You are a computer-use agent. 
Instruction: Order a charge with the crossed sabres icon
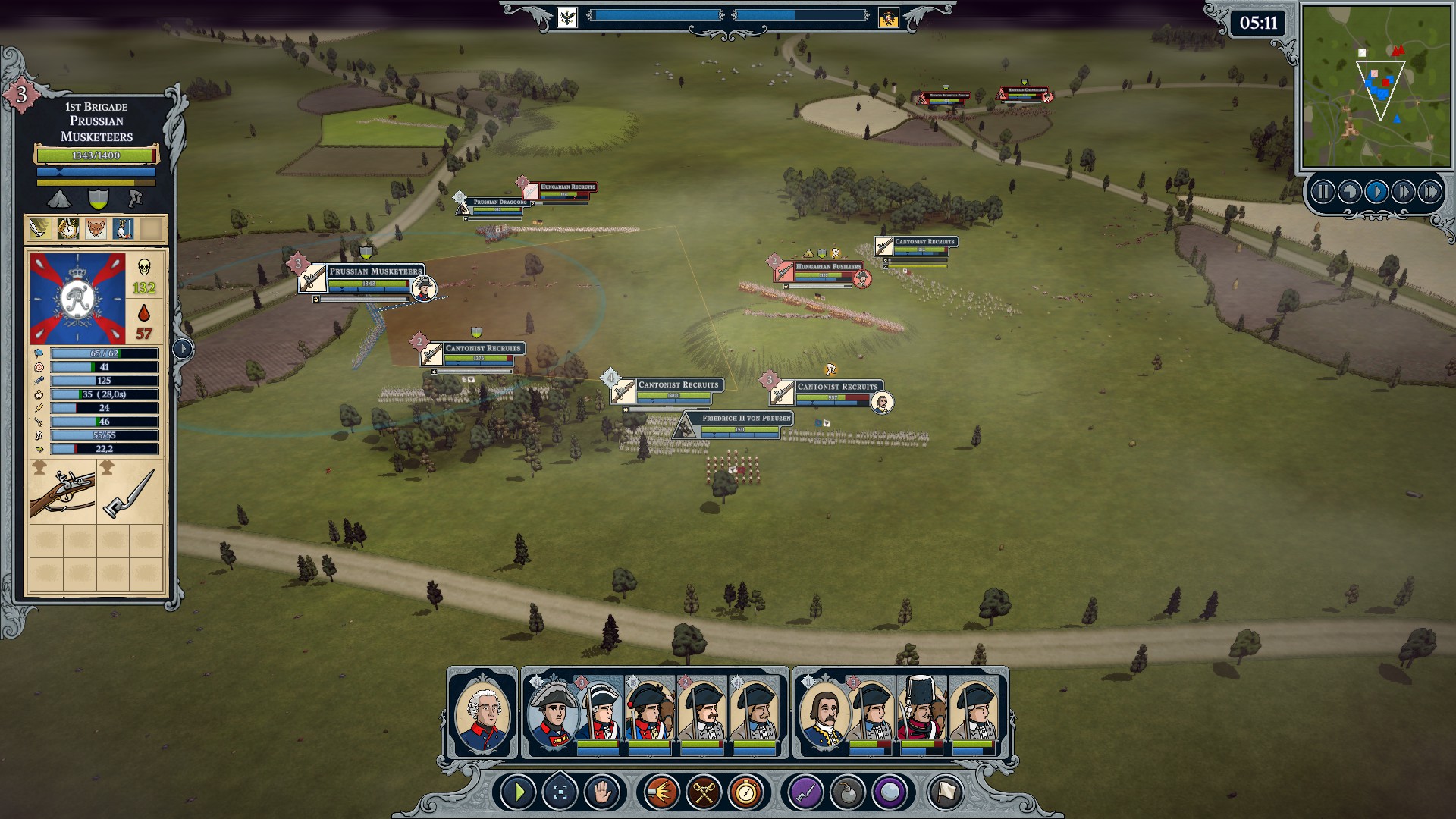[x=704, y=793]
